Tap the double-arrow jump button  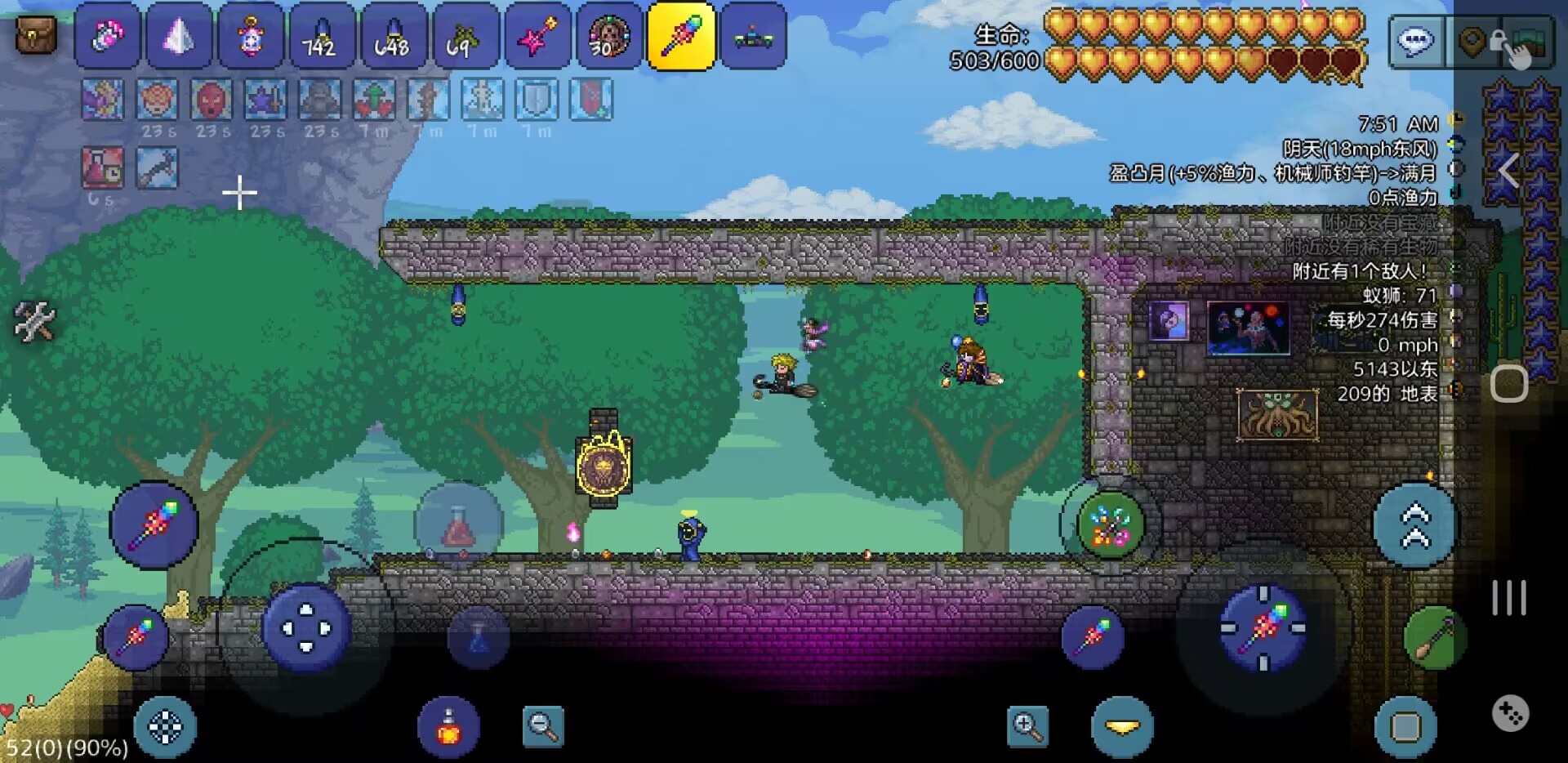1415,525
